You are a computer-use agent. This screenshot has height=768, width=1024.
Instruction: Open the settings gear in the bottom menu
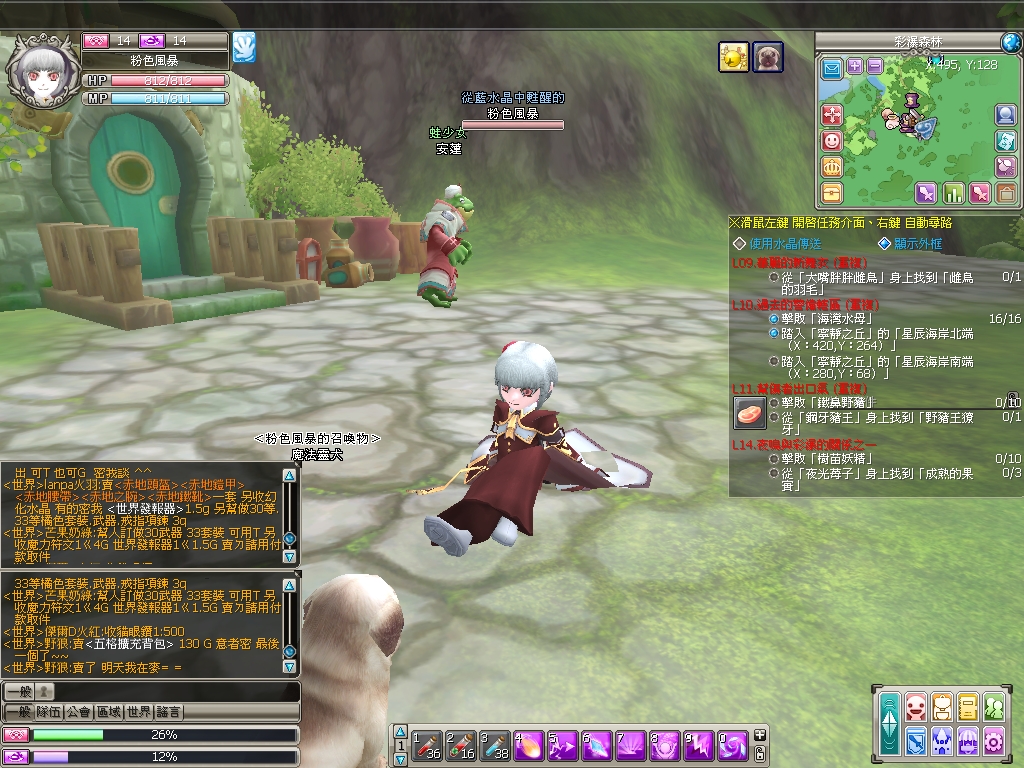993,740
